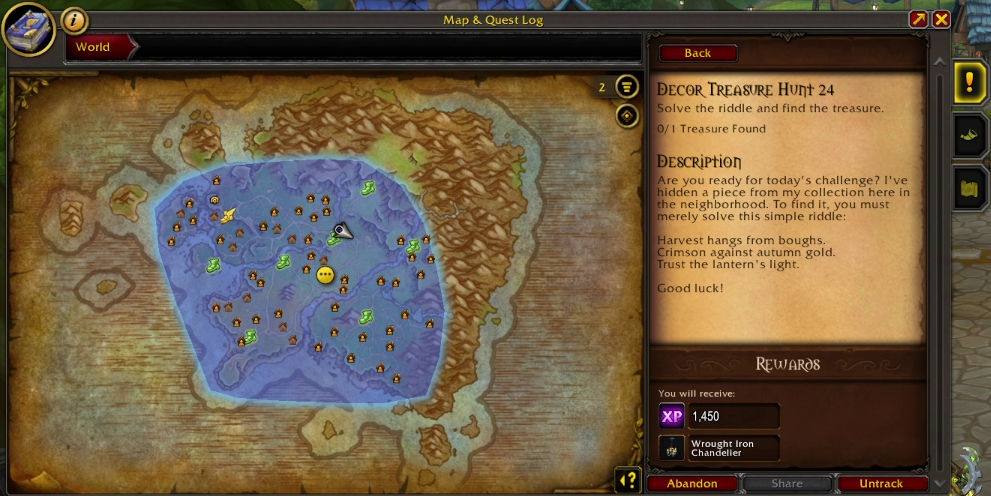
Task: Share this quest with the party
Action: pos(787,484)
